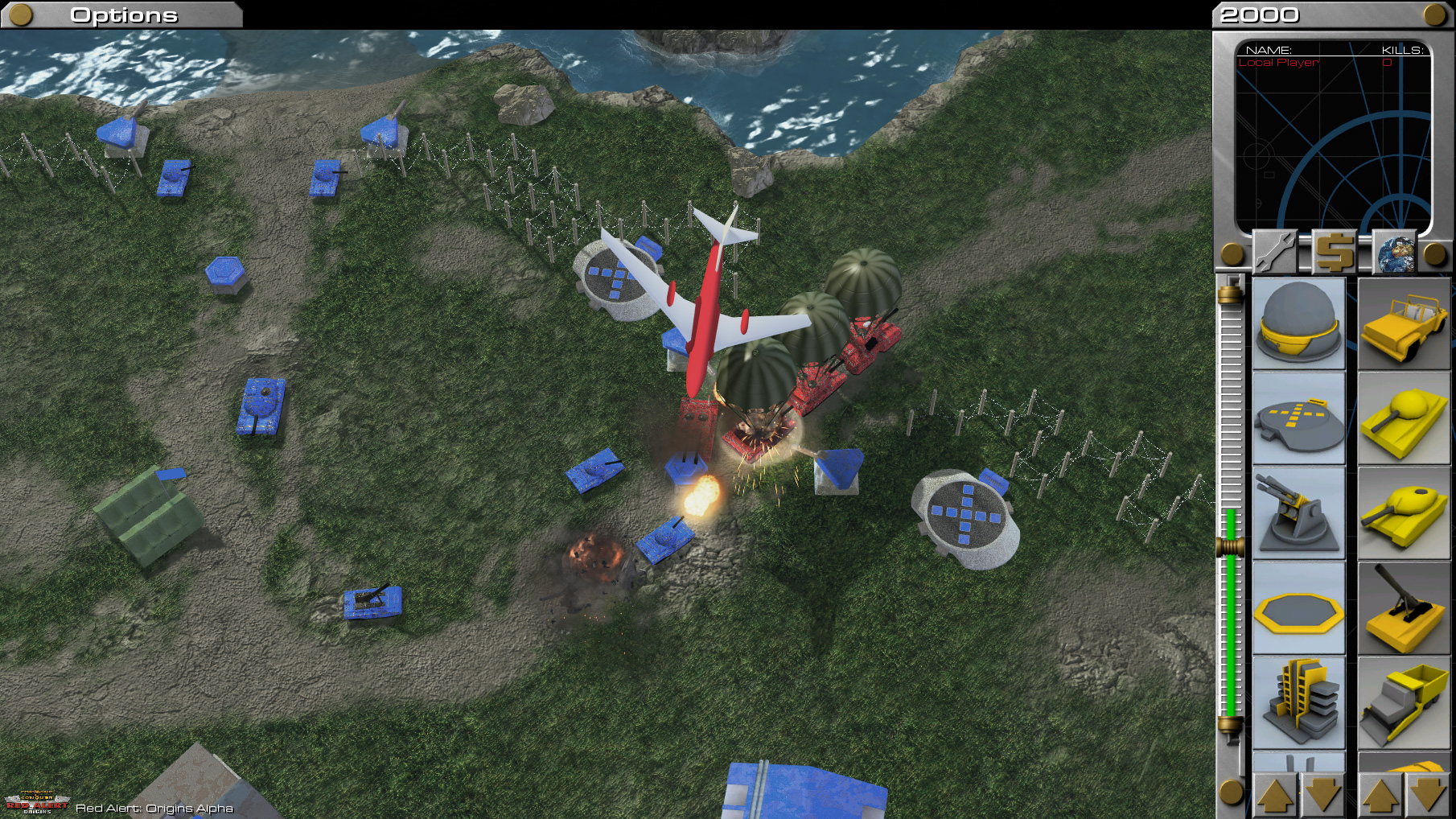Screen dimensions: 1456x819
Task: Page the units list down
Action: pyautogui.click(x=1429, y=794)
